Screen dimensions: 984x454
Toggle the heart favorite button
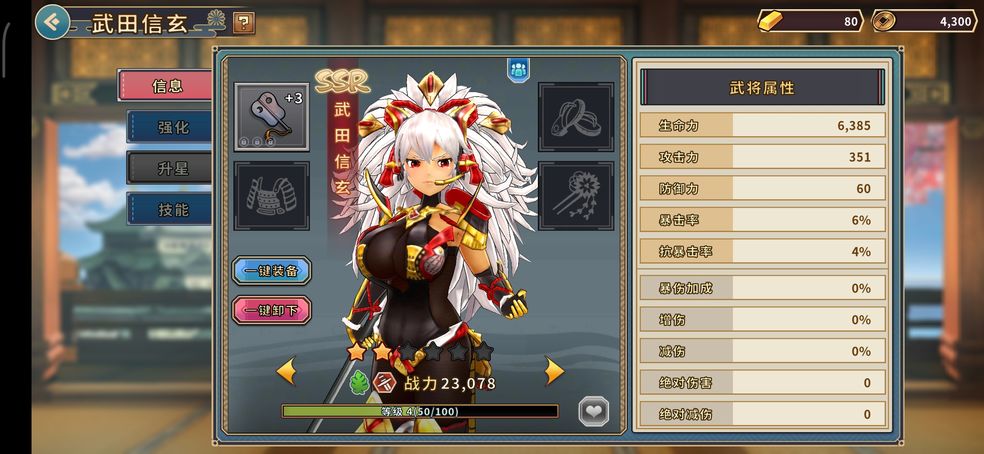(x=594, y=411)
